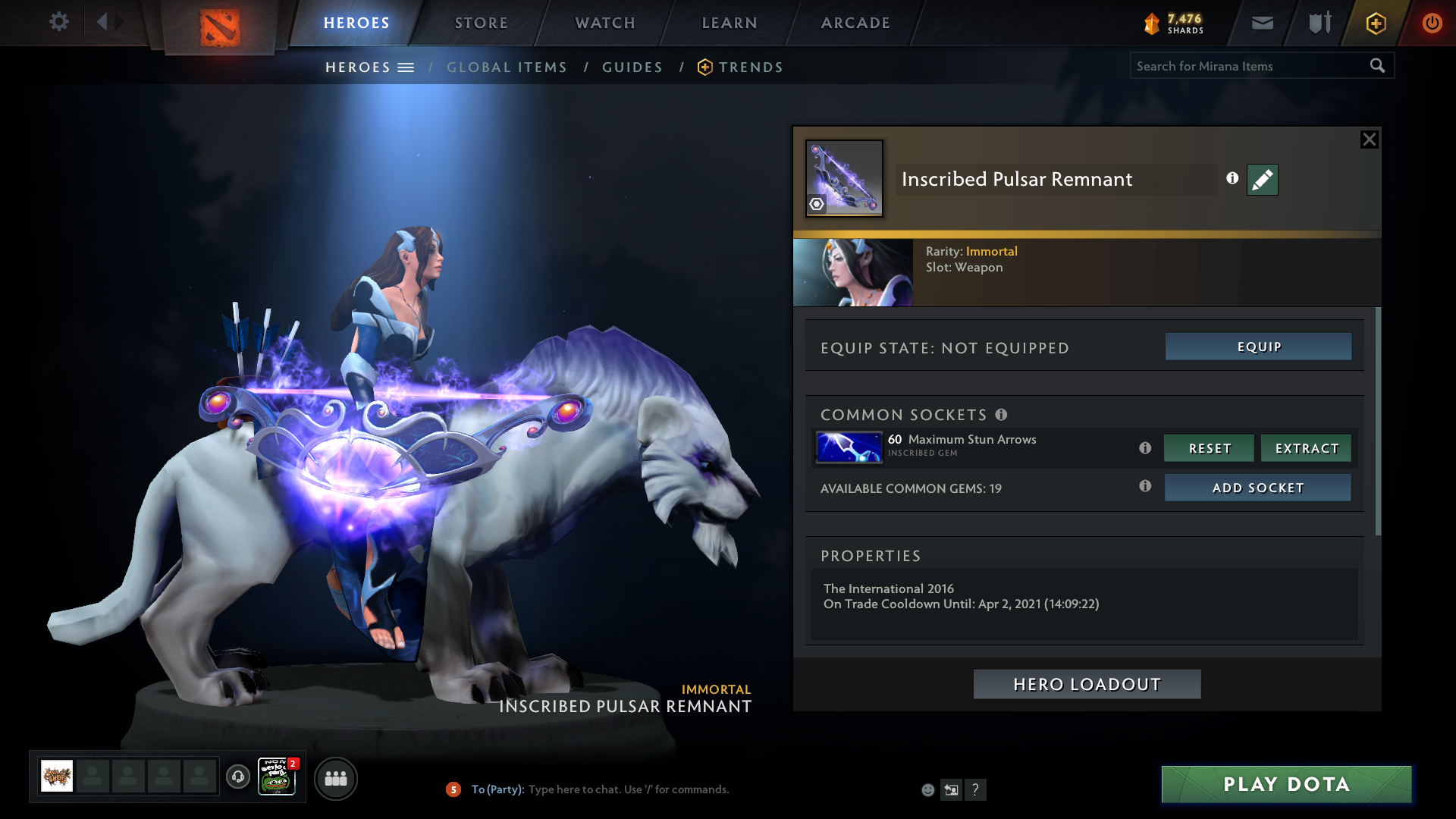The image size is (1456, 819).
Task: View the Trends page
Action: click(x=750, y=67)
